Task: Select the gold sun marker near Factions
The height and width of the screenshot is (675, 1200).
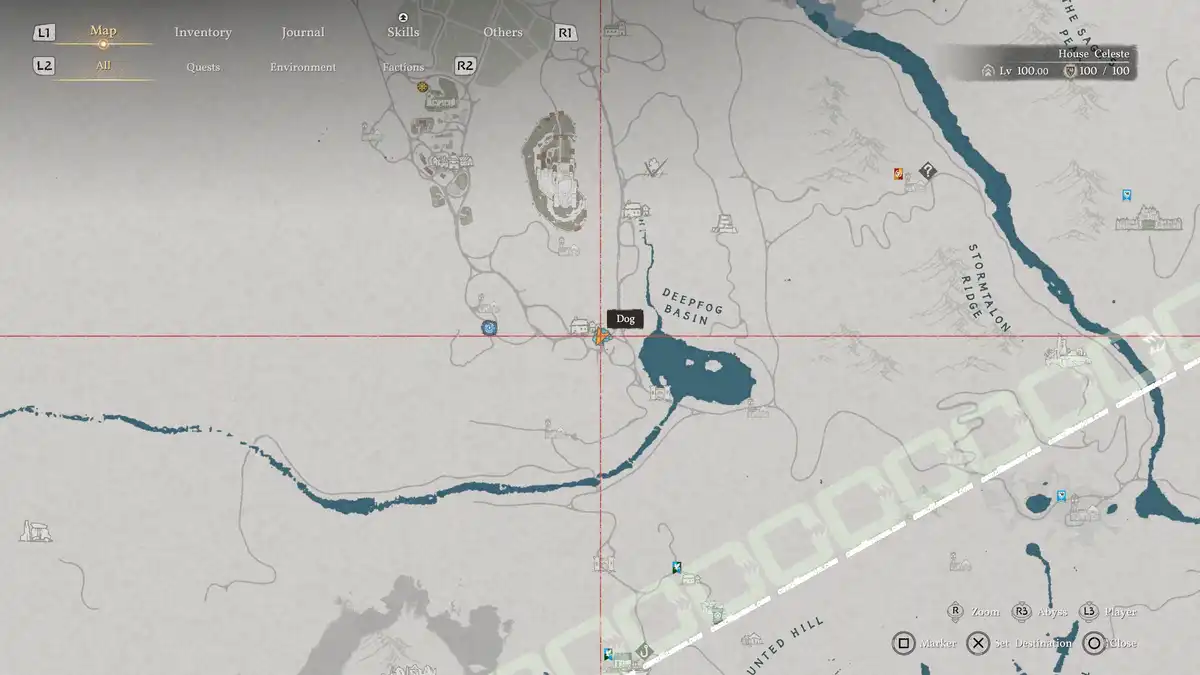Action: click(x=423, y=88)
